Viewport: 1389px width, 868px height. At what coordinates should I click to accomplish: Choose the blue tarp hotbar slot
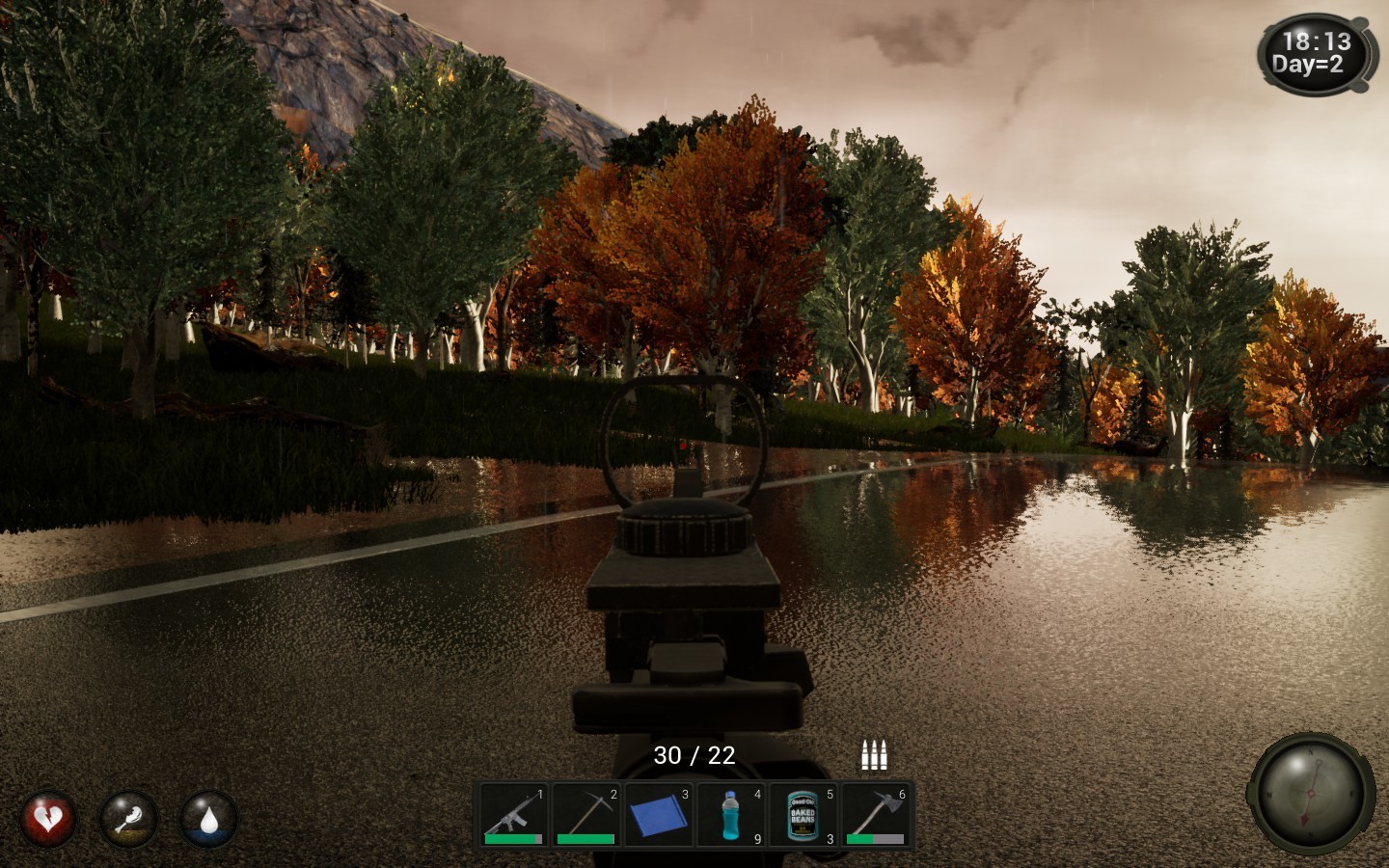pos(659,815)
